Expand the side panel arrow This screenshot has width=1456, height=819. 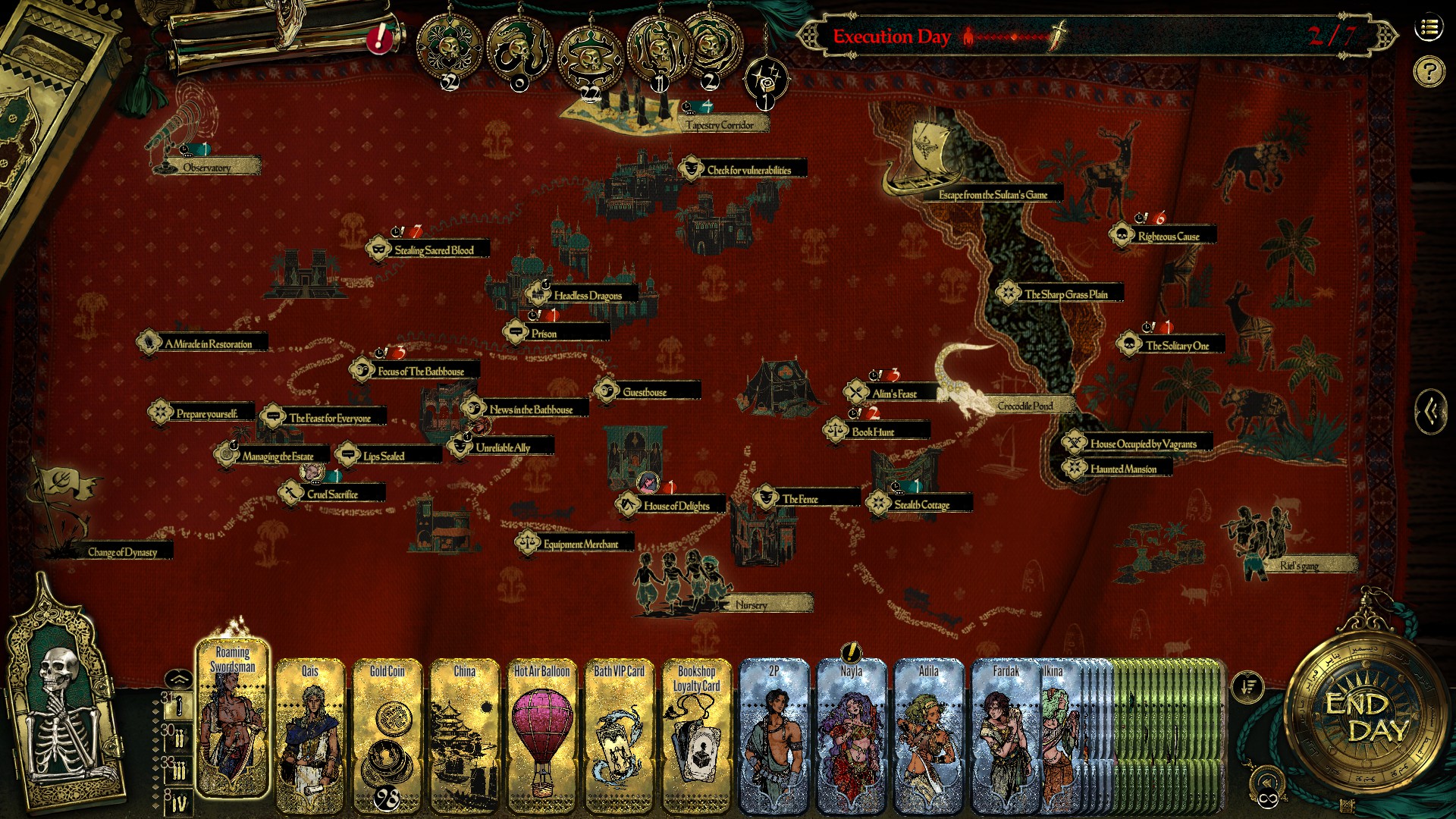point(1431,412)
